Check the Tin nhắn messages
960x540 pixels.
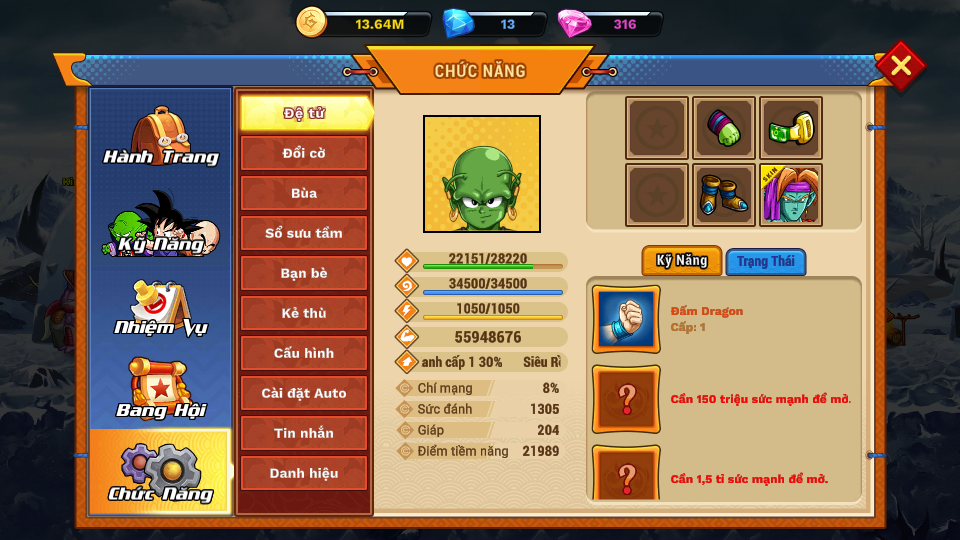pos(304,433)
